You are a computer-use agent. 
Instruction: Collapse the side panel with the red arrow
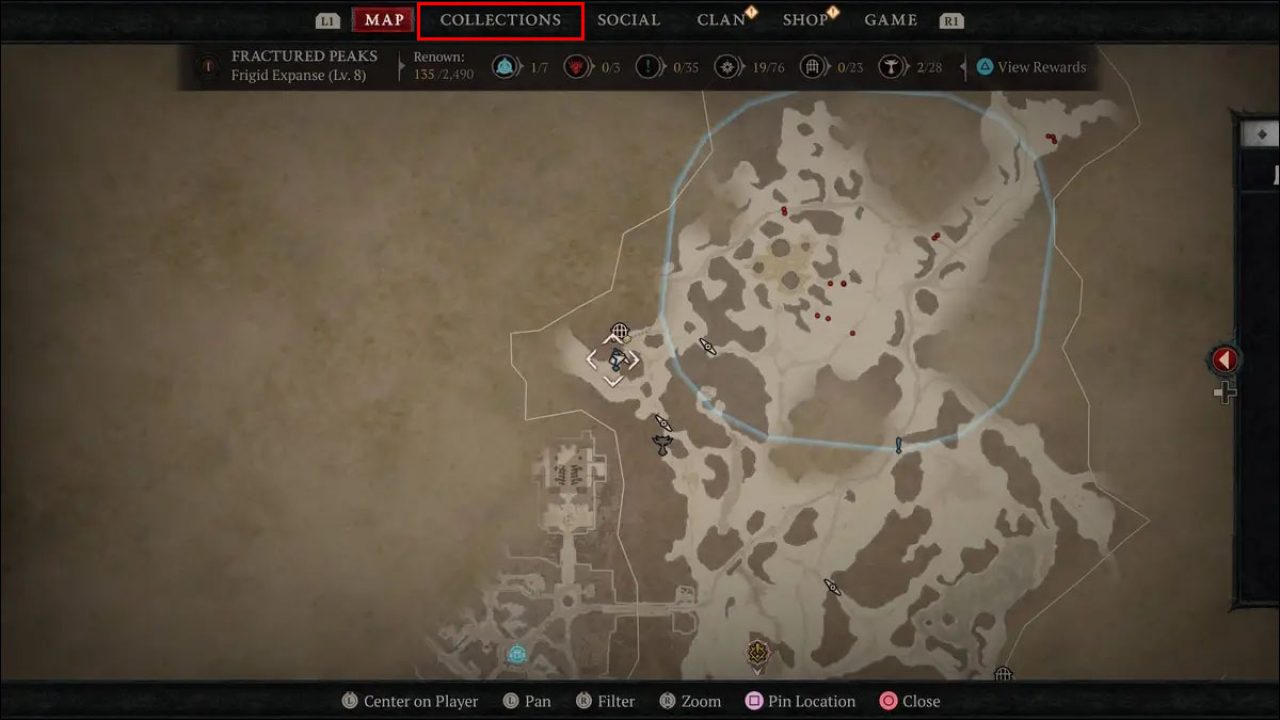pos(1224,360)
